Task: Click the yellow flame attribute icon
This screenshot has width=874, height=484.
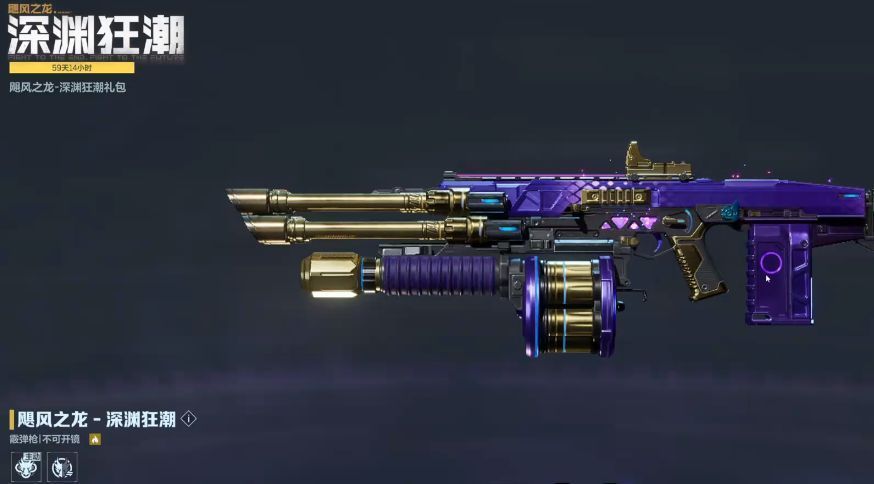Action: click(95, 439)
